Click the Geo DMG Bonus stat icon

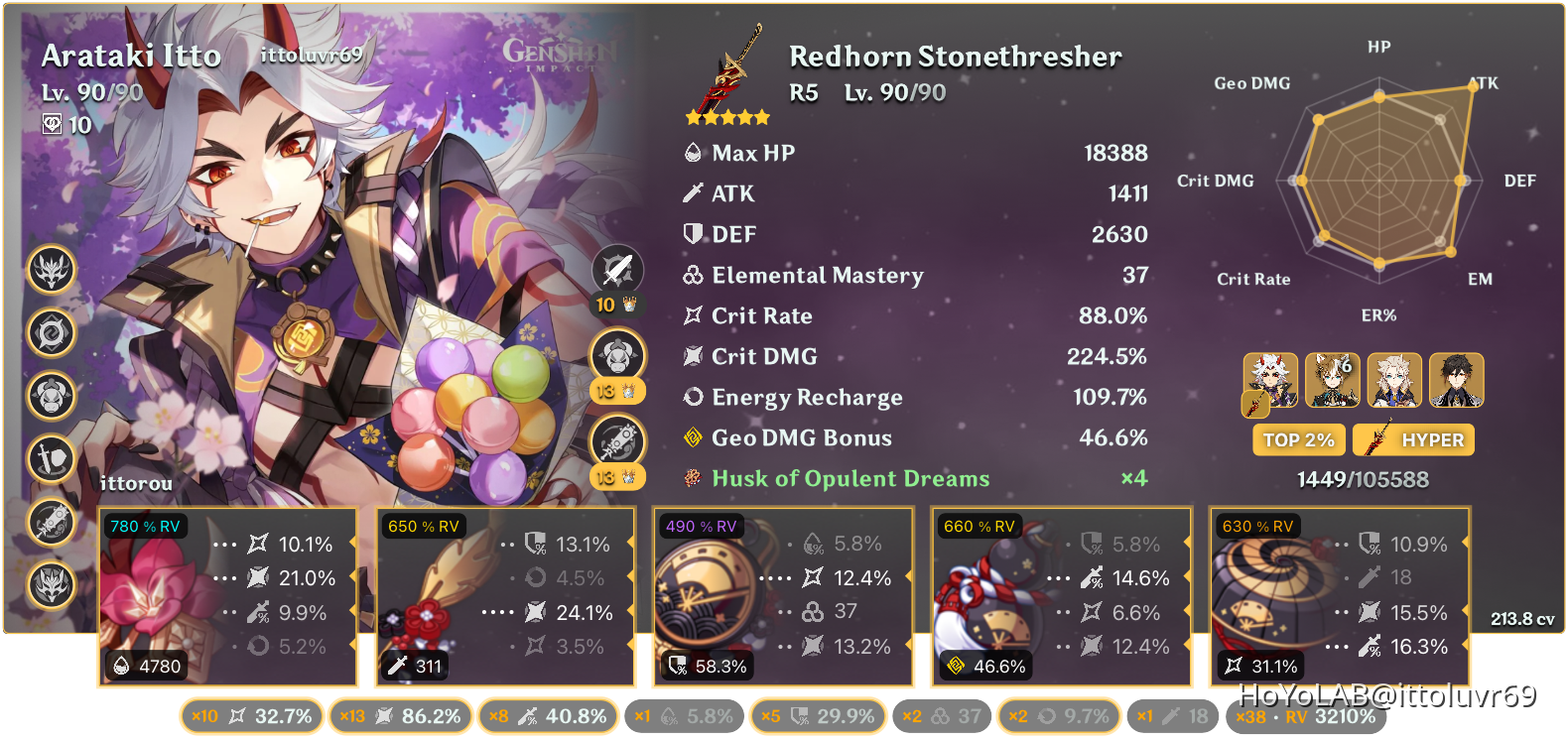point(692,437)
